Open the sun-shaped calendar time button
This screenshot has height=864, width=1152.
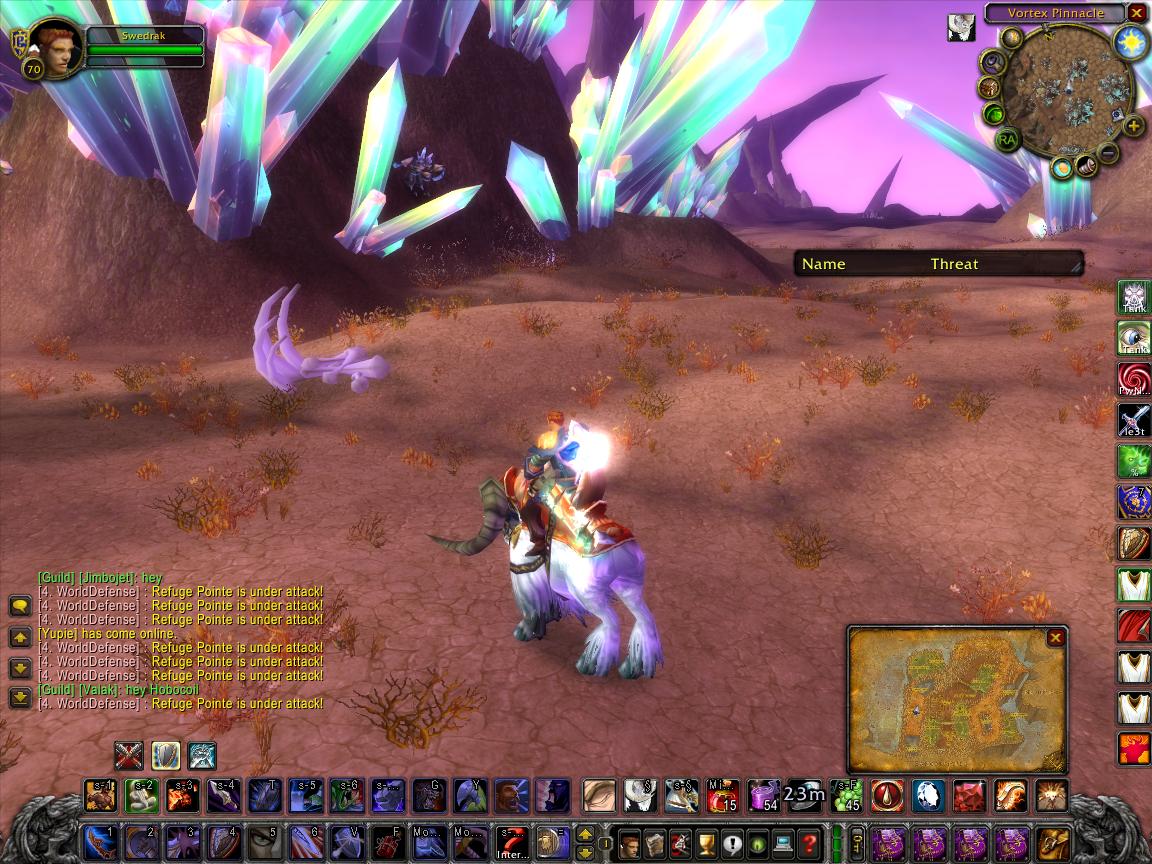tap(1133, 41)
